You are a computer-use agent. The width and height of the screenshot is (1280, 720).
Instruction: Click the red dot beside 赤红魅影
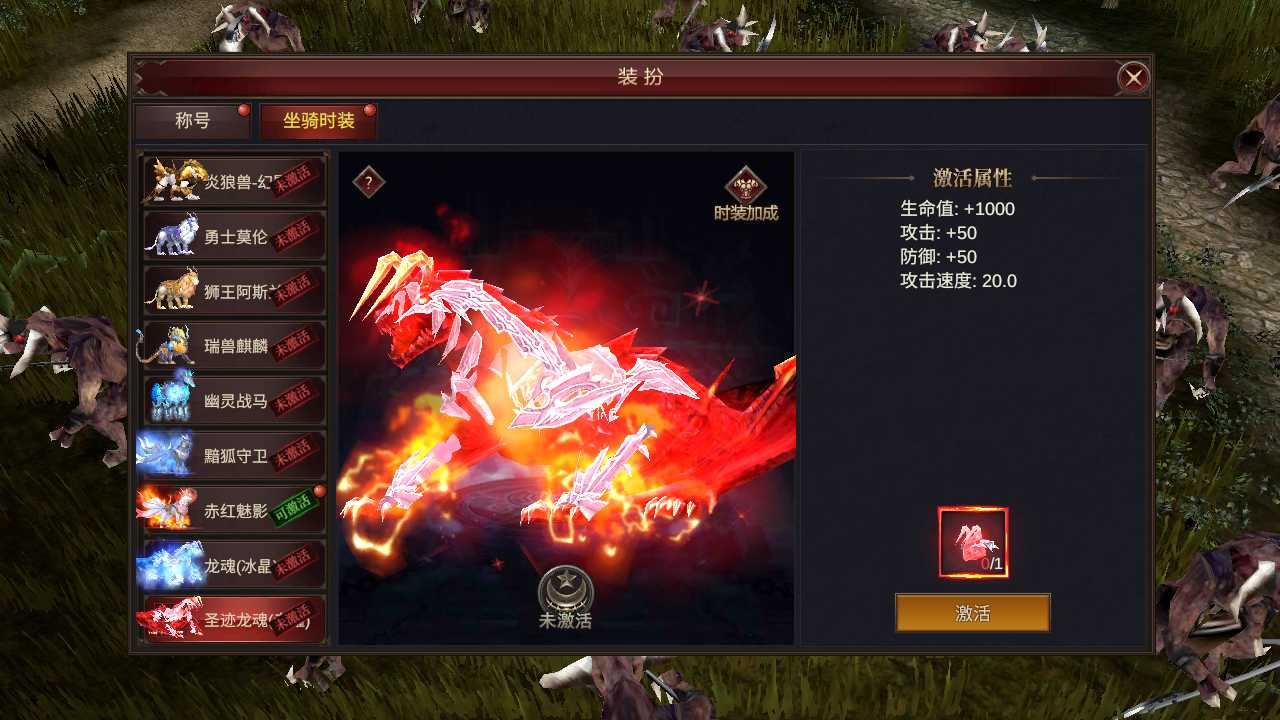tap(322, 491)
